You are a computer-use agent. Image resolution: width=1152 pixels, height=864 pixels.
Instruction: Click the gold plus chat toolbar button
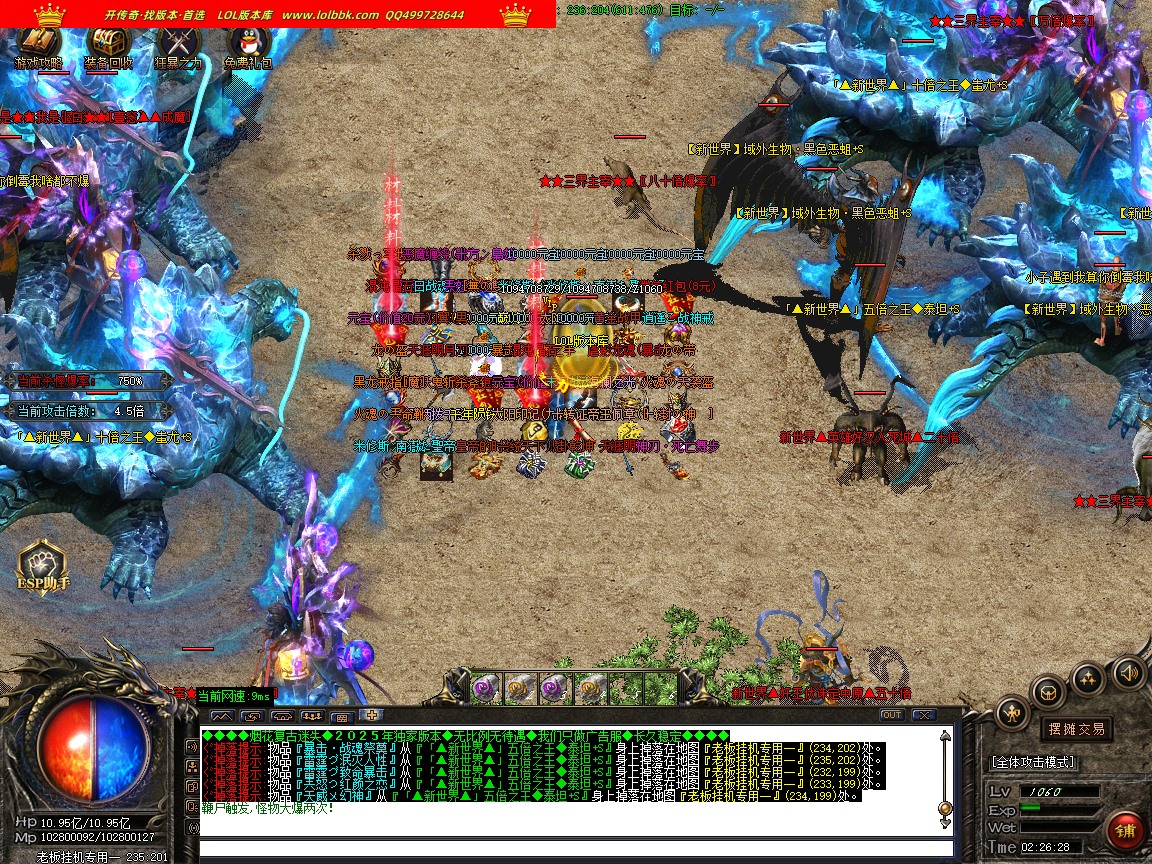371,715
